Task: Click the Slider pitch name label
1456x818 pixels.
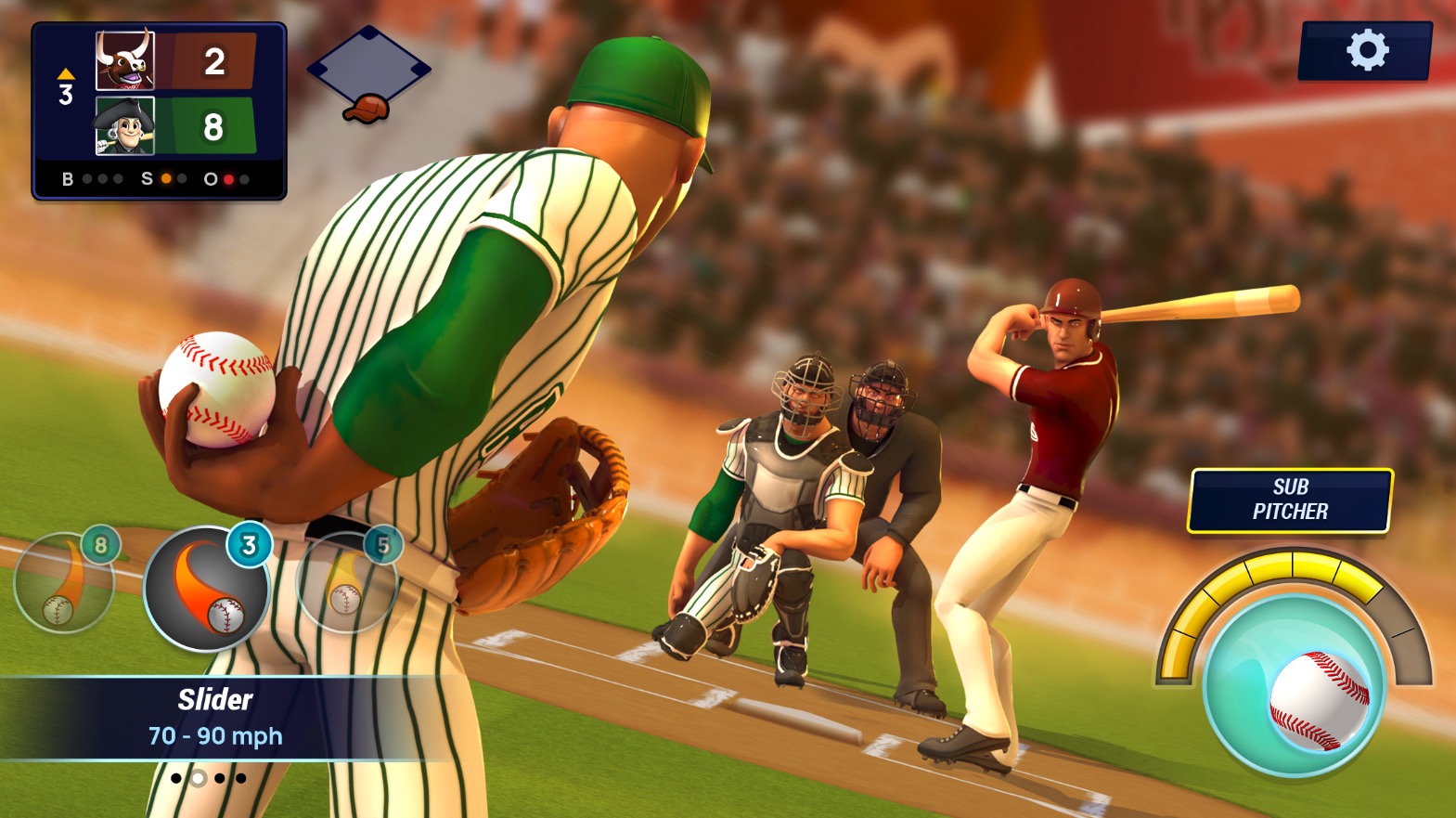Action: tap(215, 700)
